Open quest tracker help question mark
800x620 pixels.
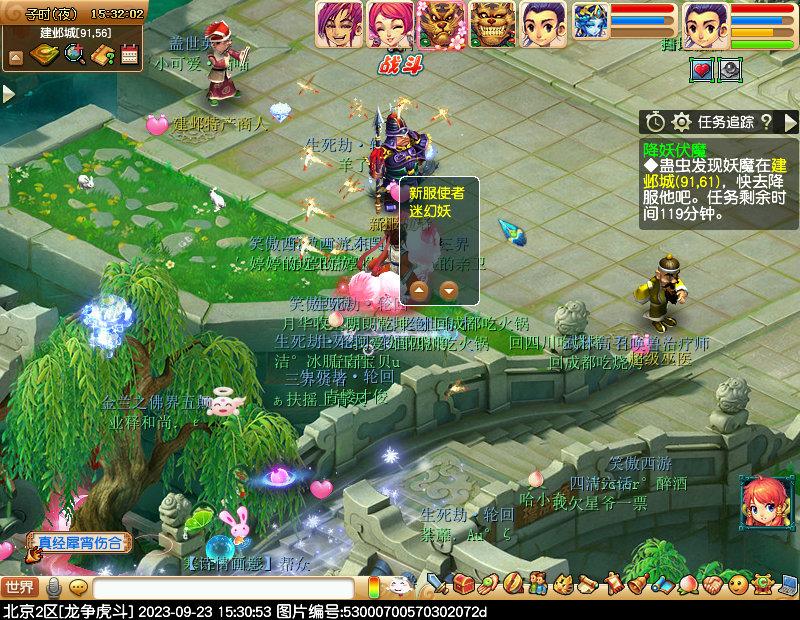click(766, 122)
